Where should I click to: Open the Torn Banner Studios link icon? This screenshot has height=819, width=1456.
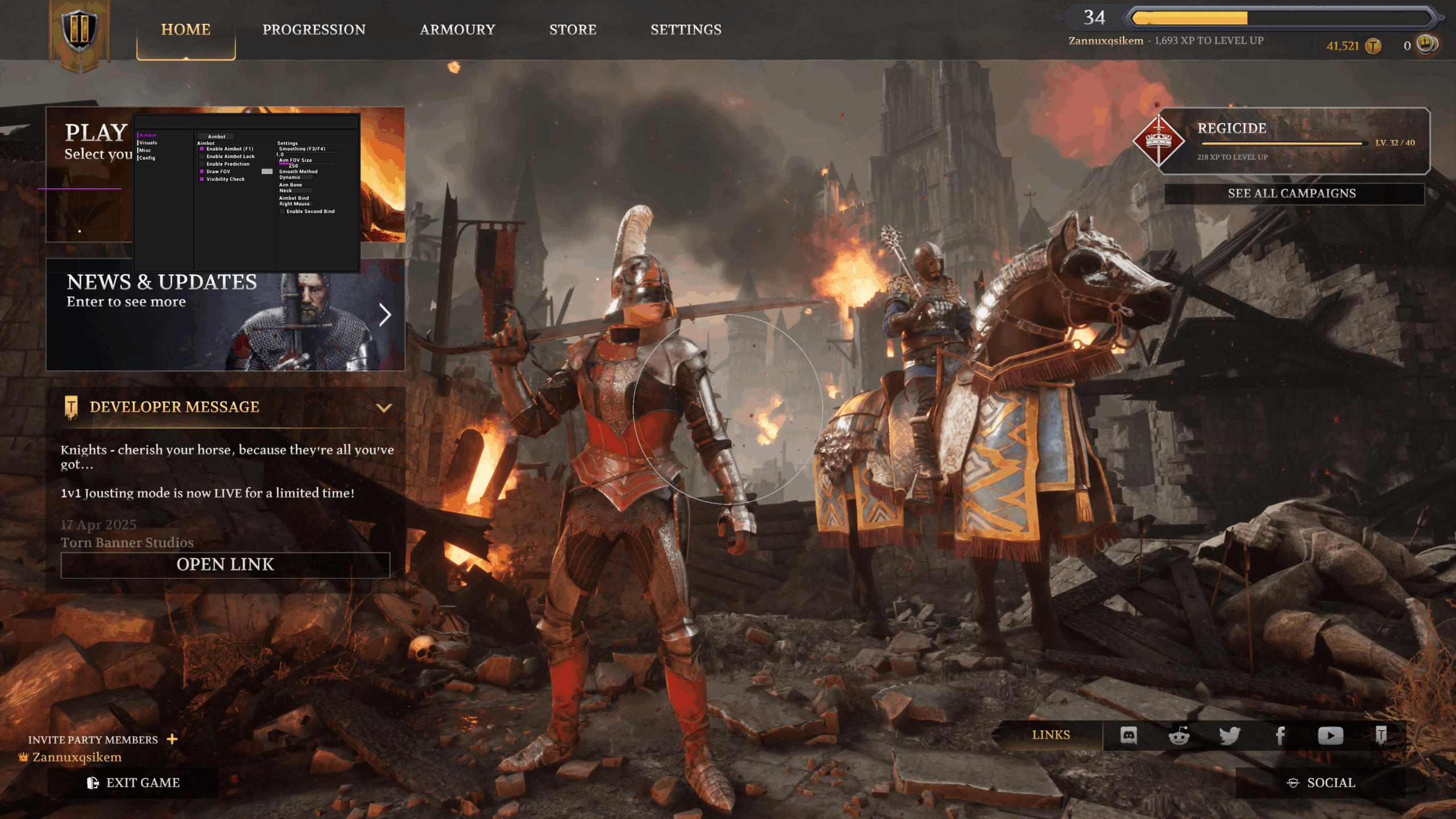pos(1382,734)
